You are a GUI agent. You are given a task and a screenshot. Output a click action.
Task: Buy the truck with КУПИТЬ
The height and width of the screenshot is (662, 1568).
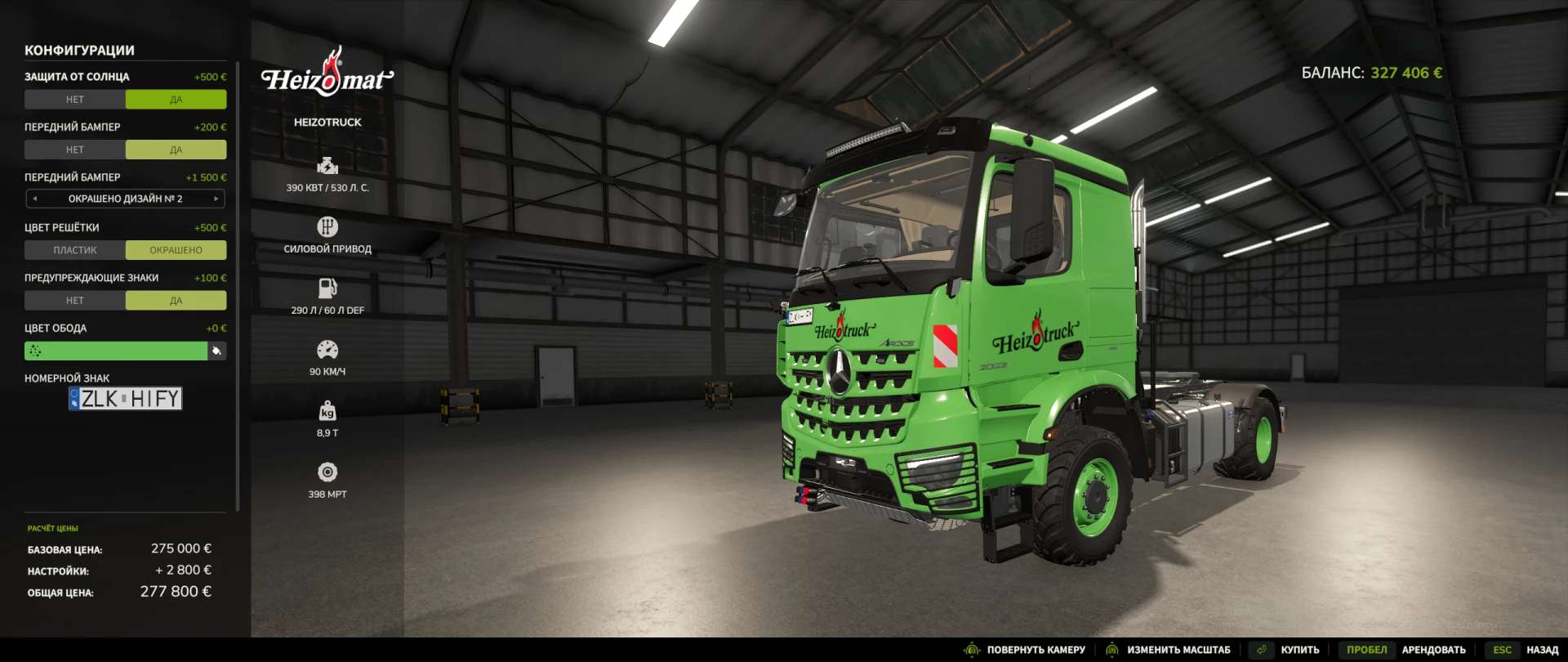pyautogui.click(x=1298, y=650)
